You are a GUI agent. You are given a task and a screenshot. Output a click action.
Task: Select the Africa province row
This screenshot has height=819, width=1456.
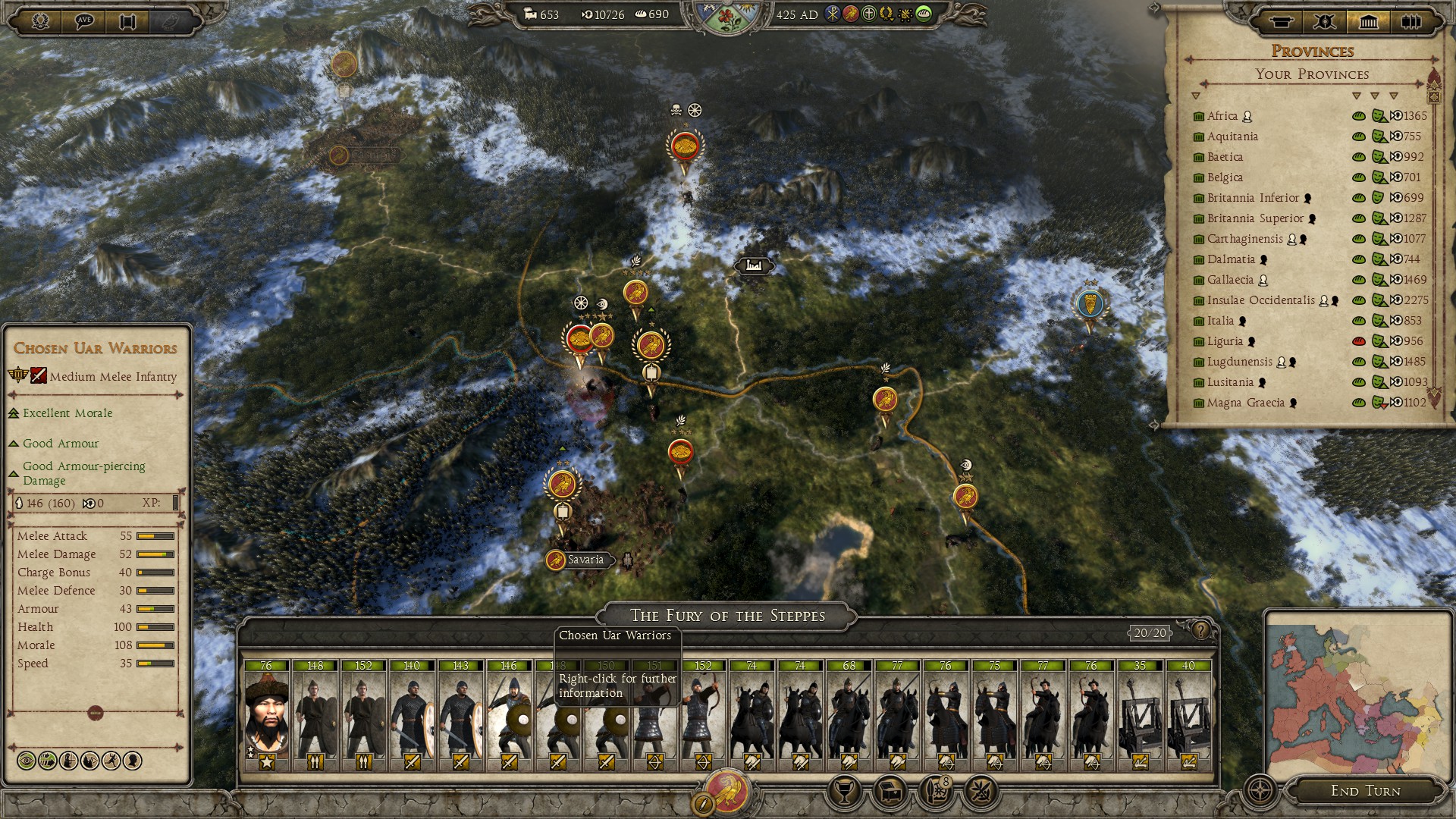(1222, 116)
